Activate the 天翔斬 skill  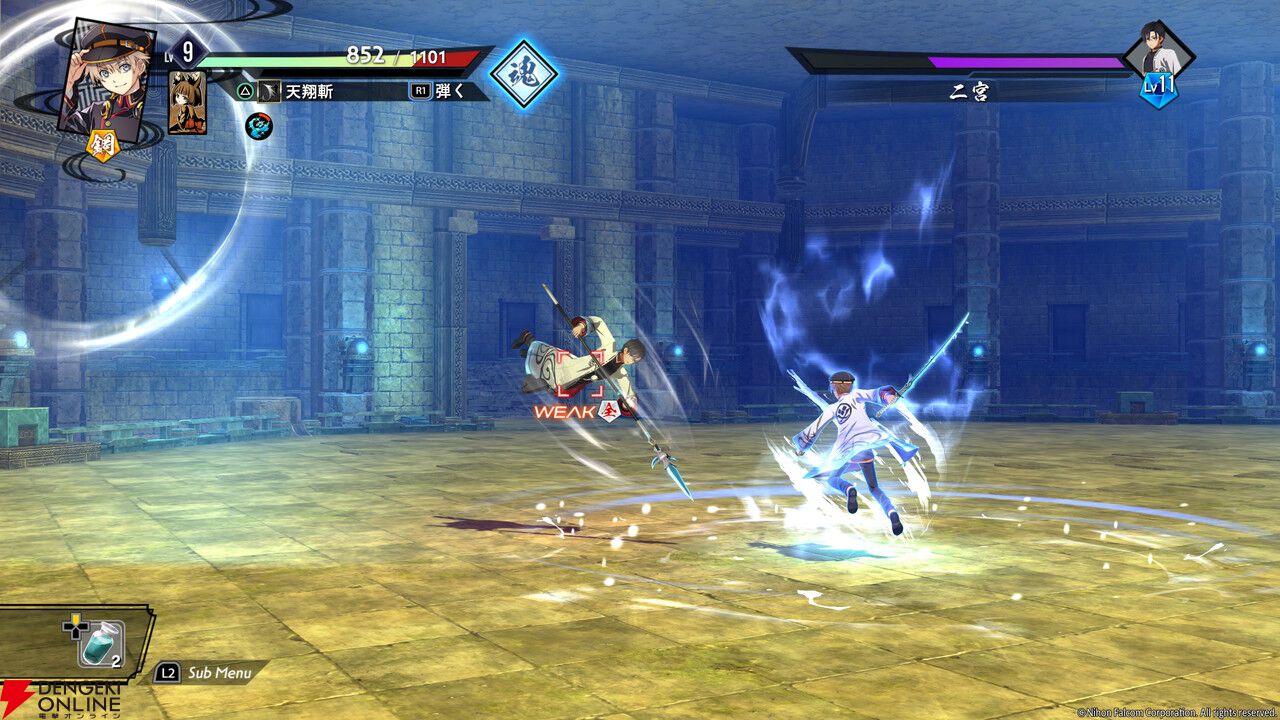[x=309, y=91]
